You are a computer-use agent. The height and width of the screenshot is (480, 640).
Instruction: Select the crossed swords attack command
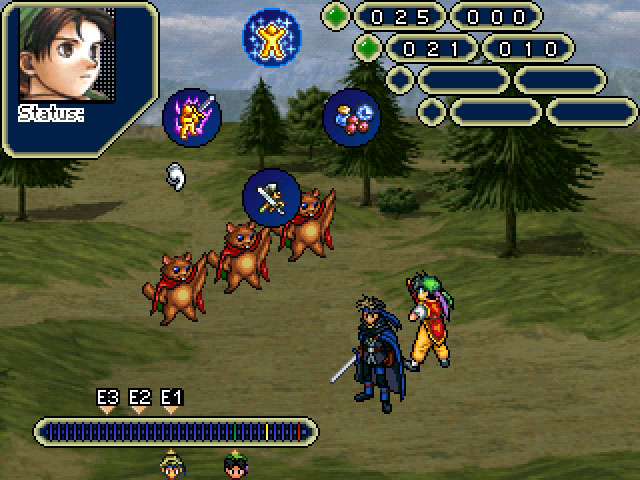pyautogui.click(x=271, y=198)
